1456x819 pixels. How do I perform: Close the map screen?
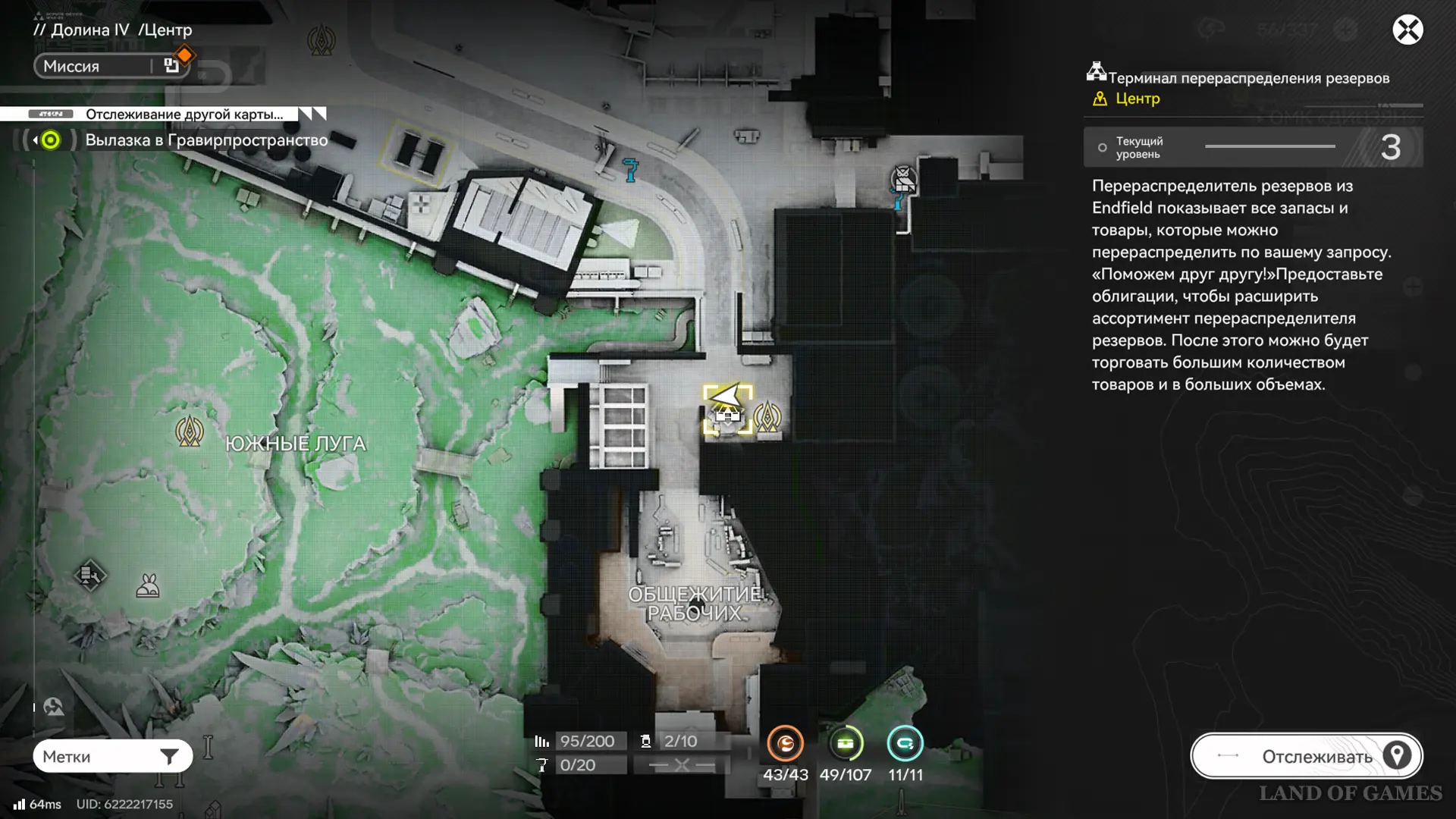click(1407, 30)
